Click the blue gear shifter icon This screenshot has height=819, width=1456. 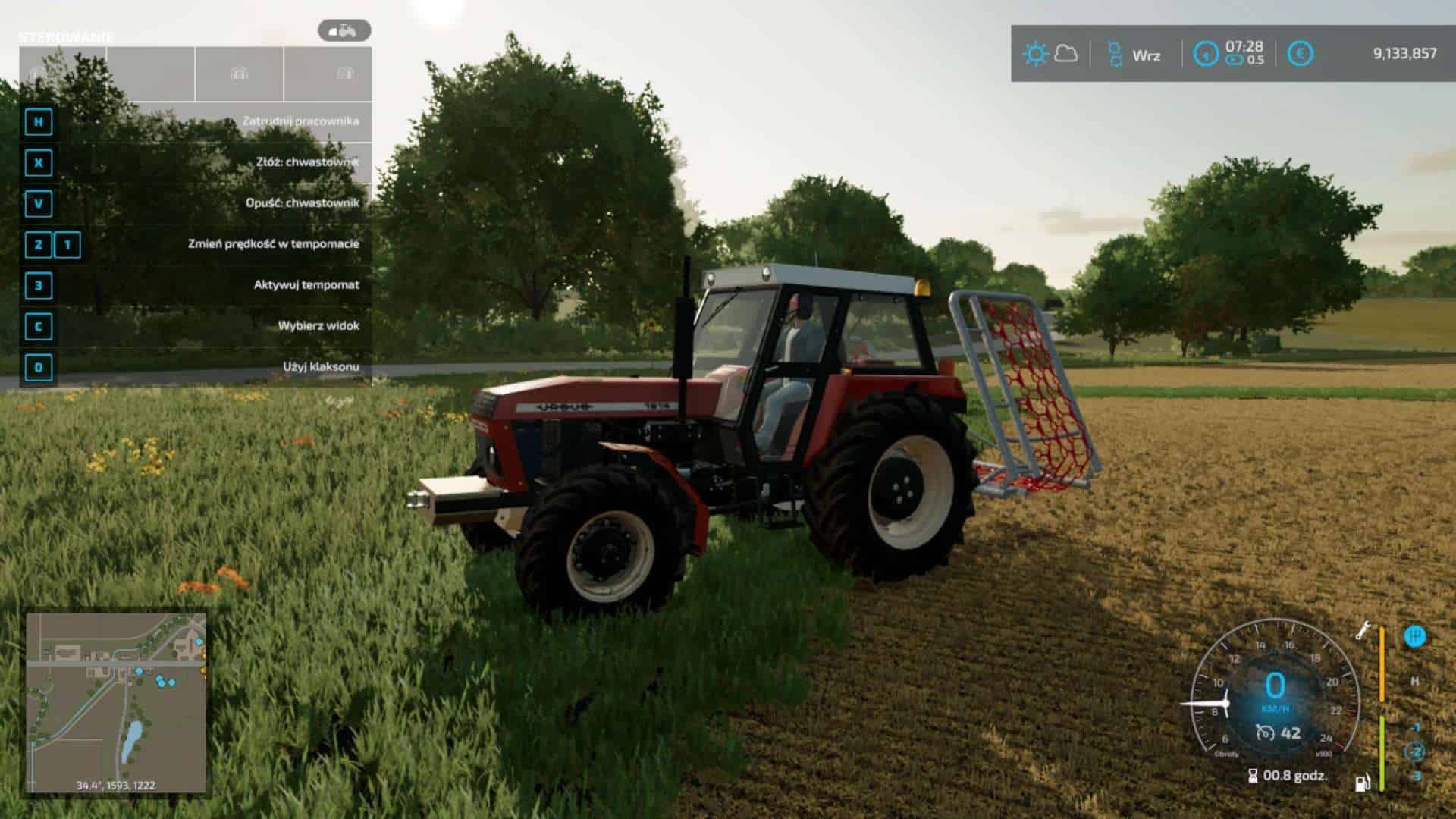(1414, 636)
